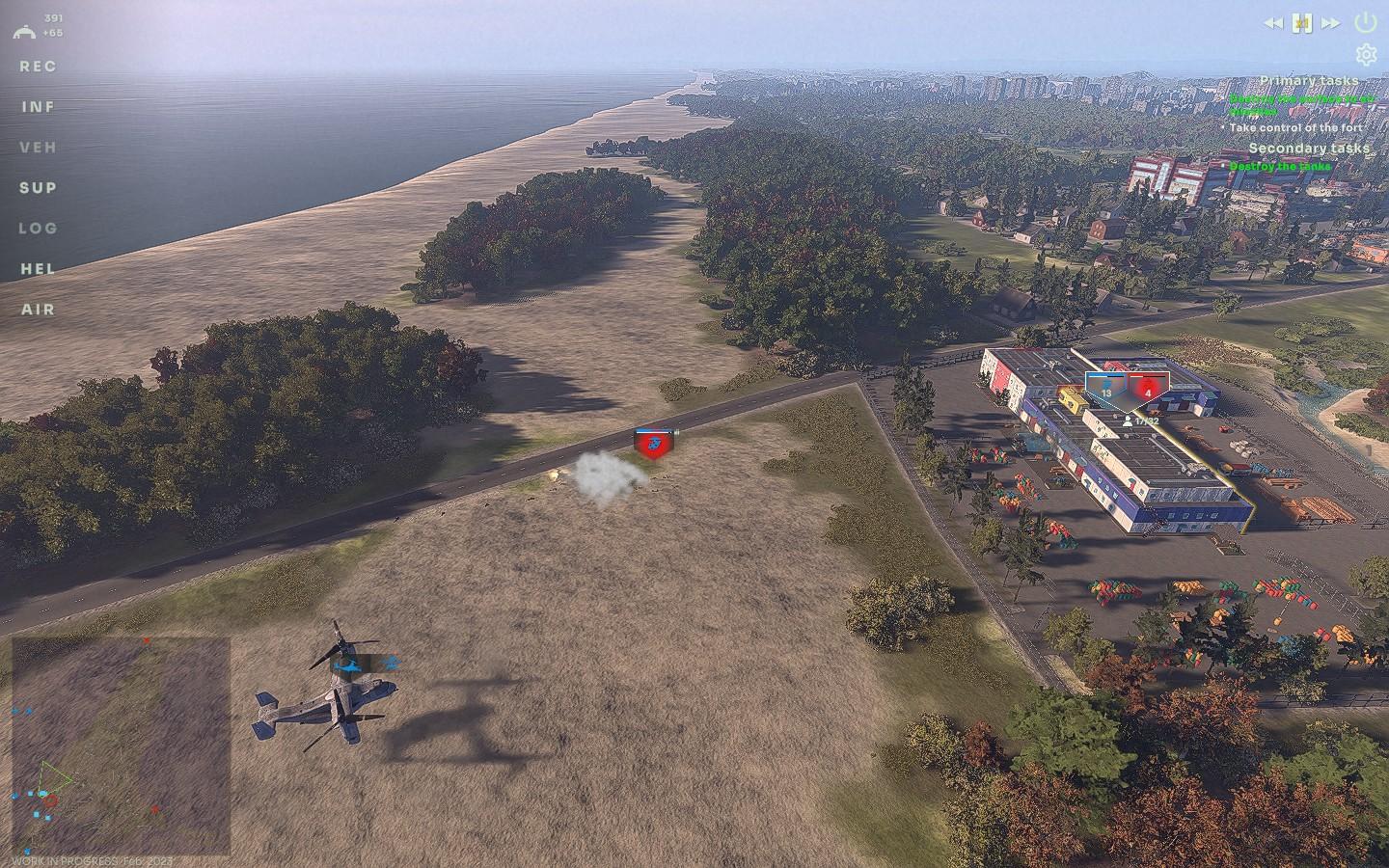Slow down game speed with rewind arrows

[x=1274, y=22]
